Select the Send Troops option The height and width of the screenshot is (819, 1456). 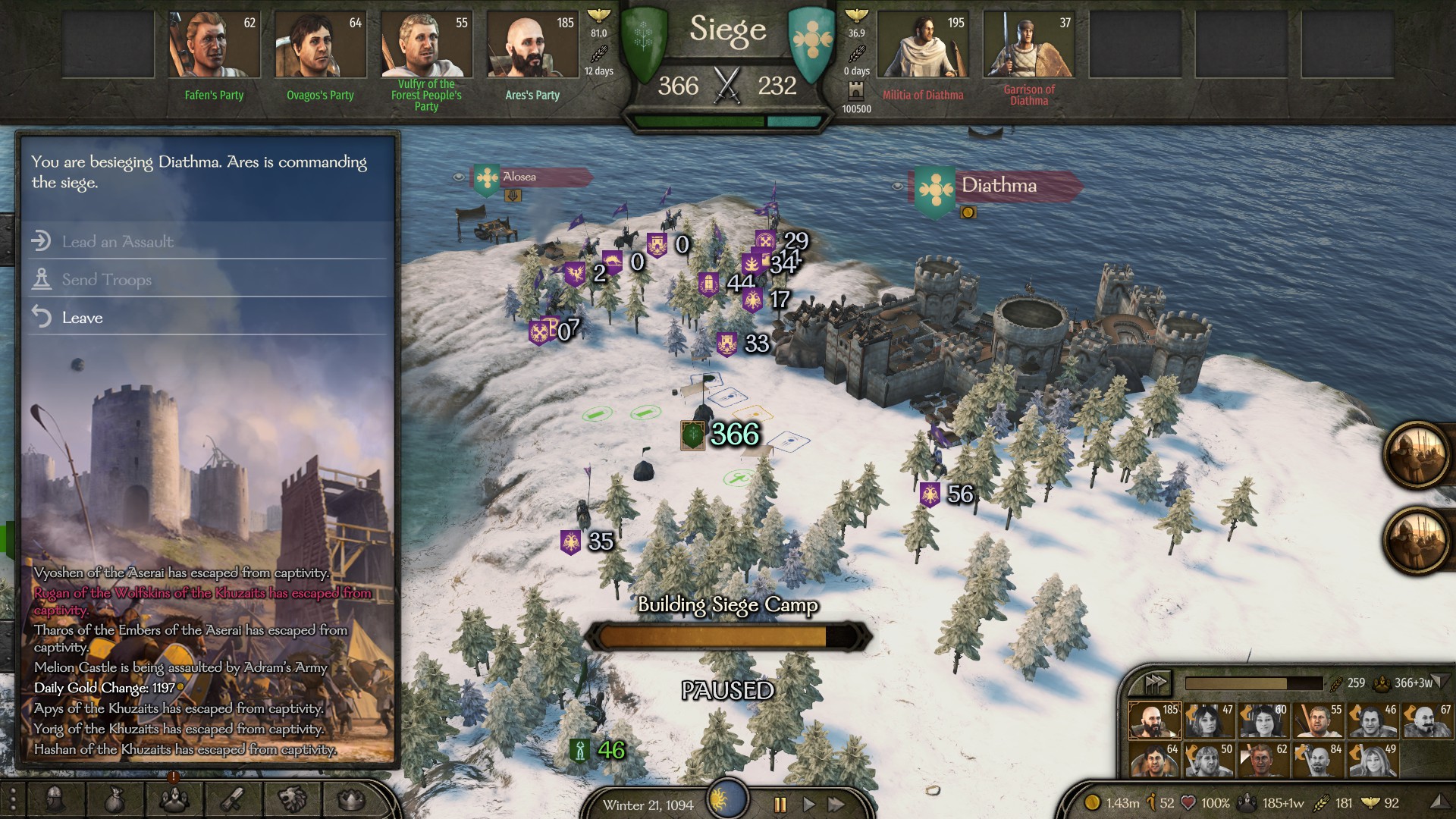[106, 280]
